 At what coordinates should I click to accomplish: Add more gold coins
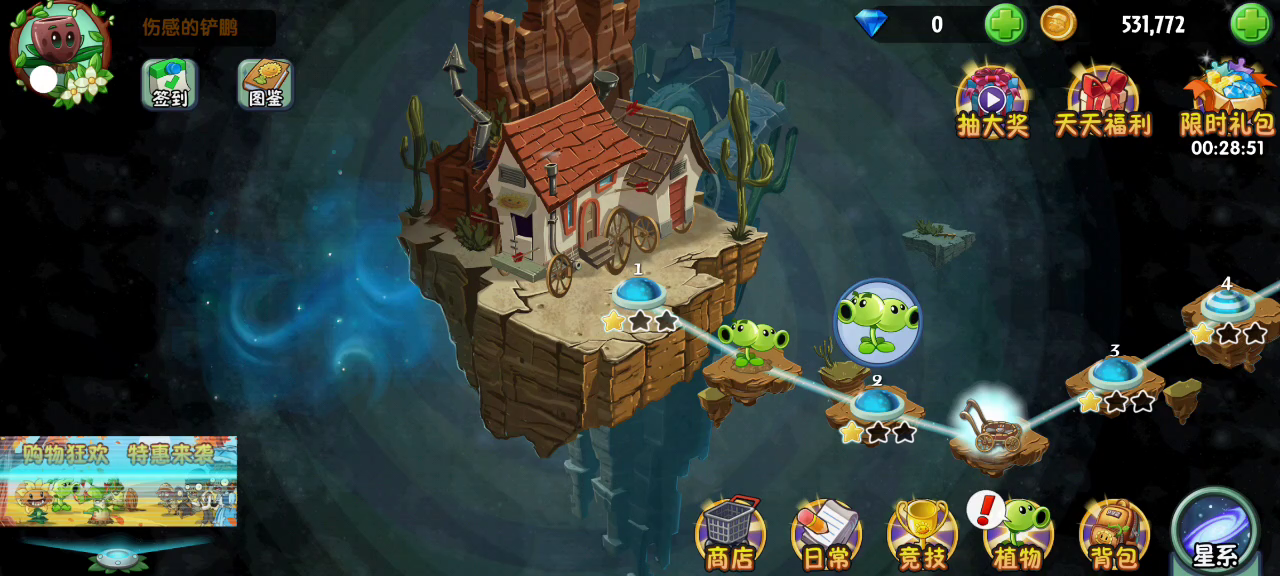point(1250,24)
